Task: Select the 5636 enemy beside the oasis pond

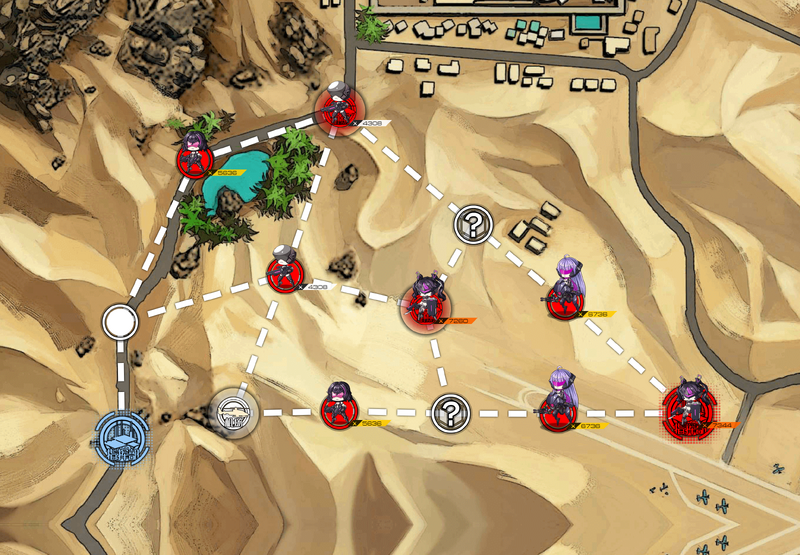Action: point(195,158)
